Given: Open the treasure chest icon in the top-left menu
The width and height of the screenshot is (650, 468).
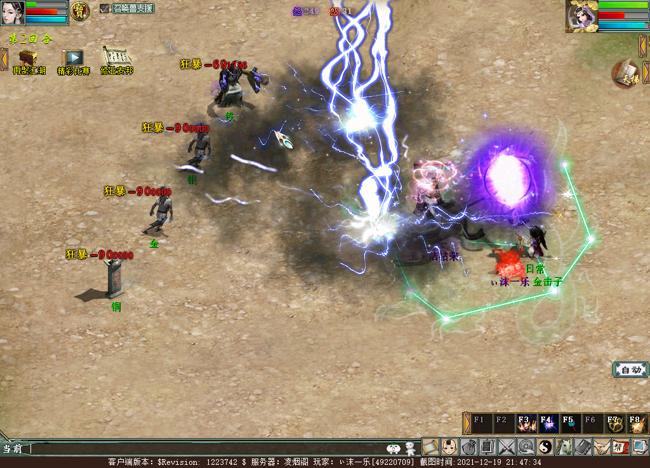Looking at the screenshot, I should pos(27,58).
